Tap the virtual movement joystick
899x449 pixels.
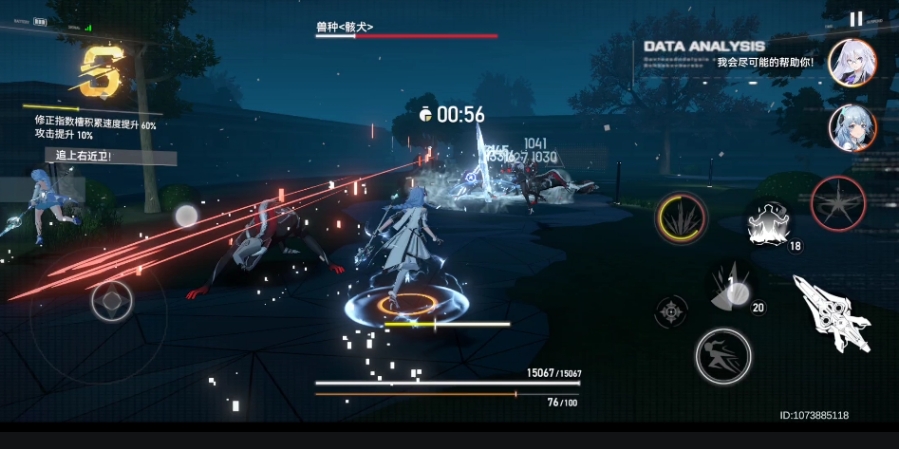[x=112, y=300]
